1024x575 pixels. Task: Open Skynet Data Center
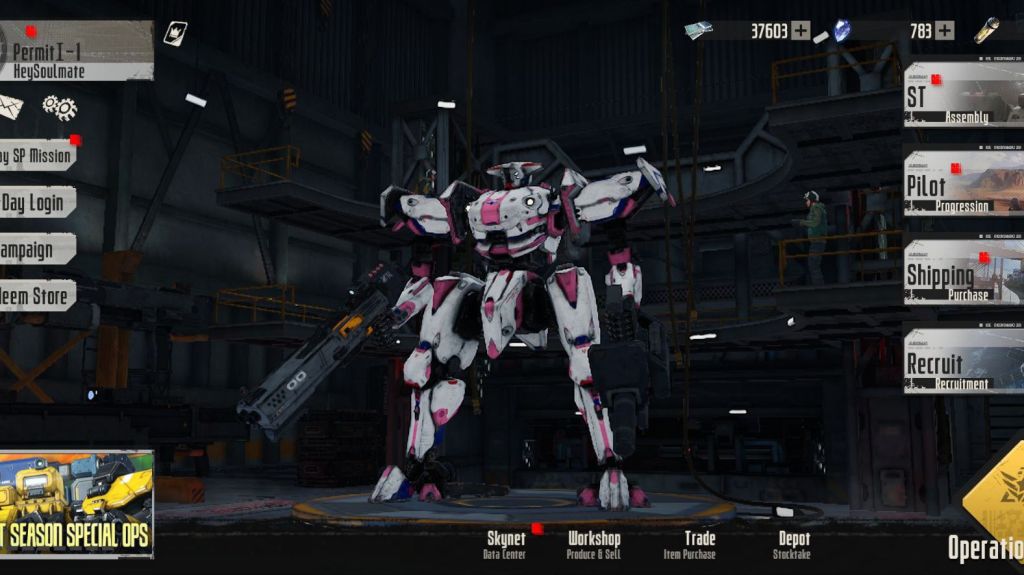pos(505,544)
